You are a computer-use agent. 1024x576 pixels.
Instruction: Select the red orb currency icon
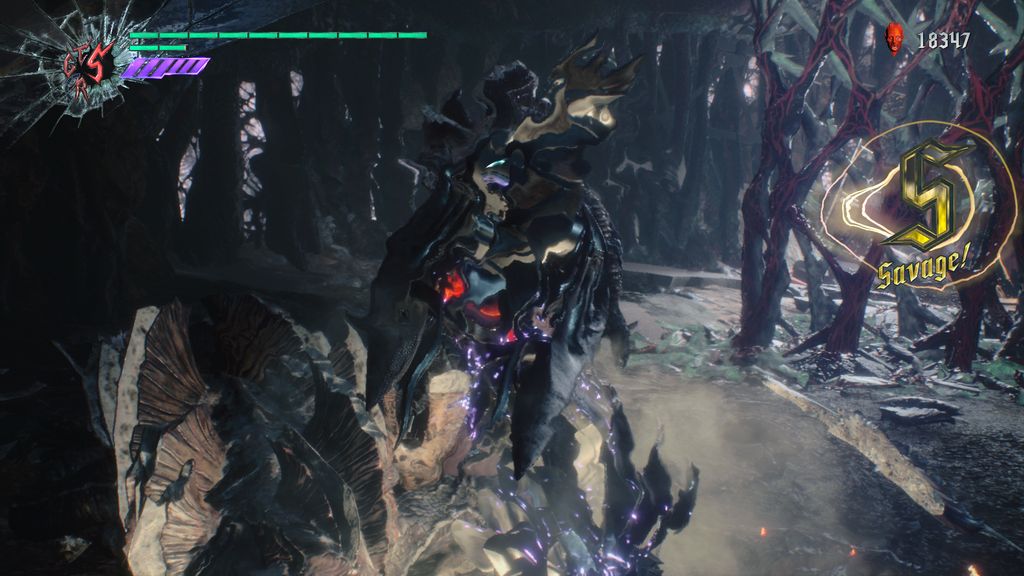coord(895,39)
